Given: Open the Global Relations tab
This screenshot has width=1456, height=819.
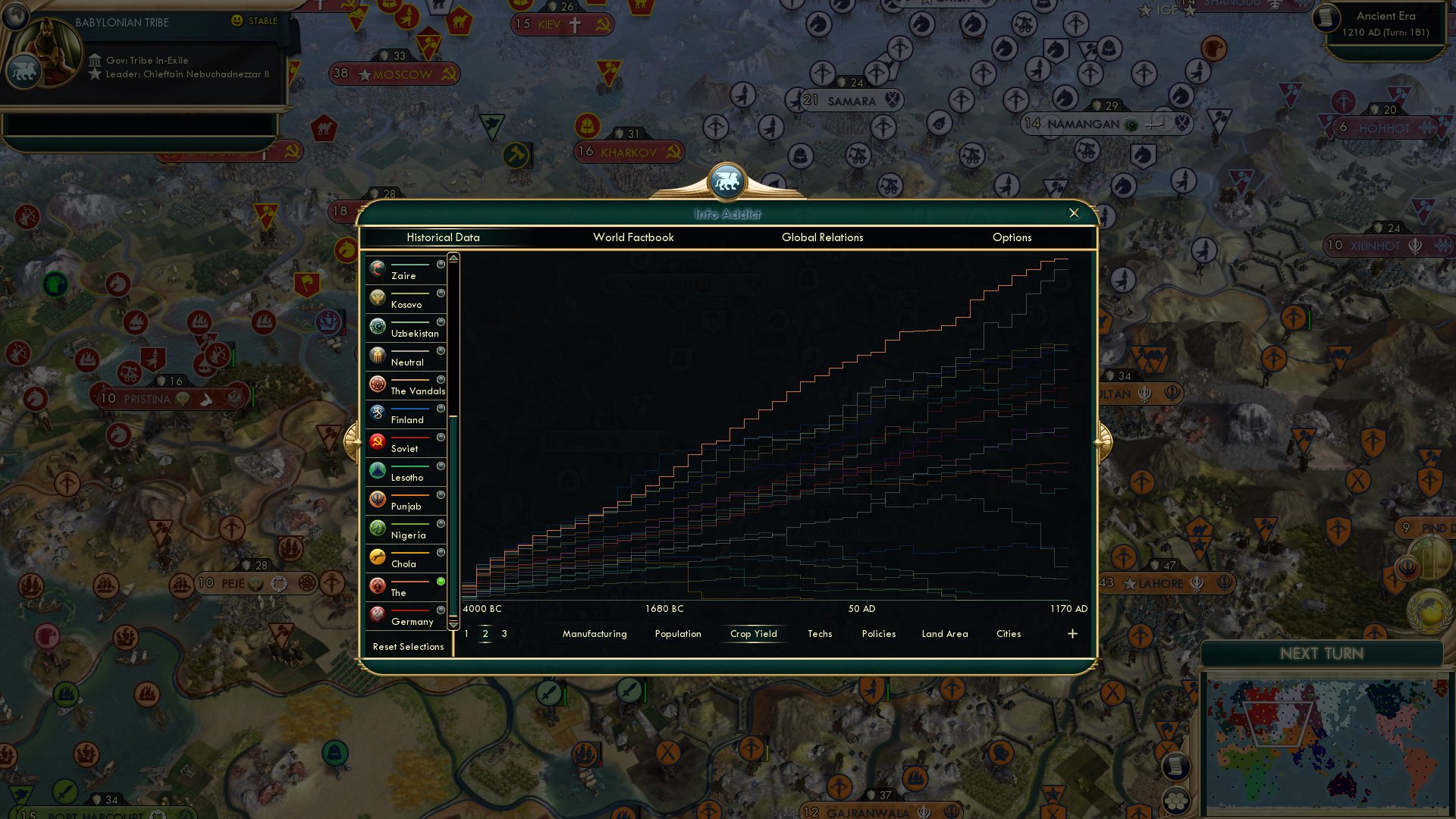Looking at the screenshot, I should pos(822,237).
